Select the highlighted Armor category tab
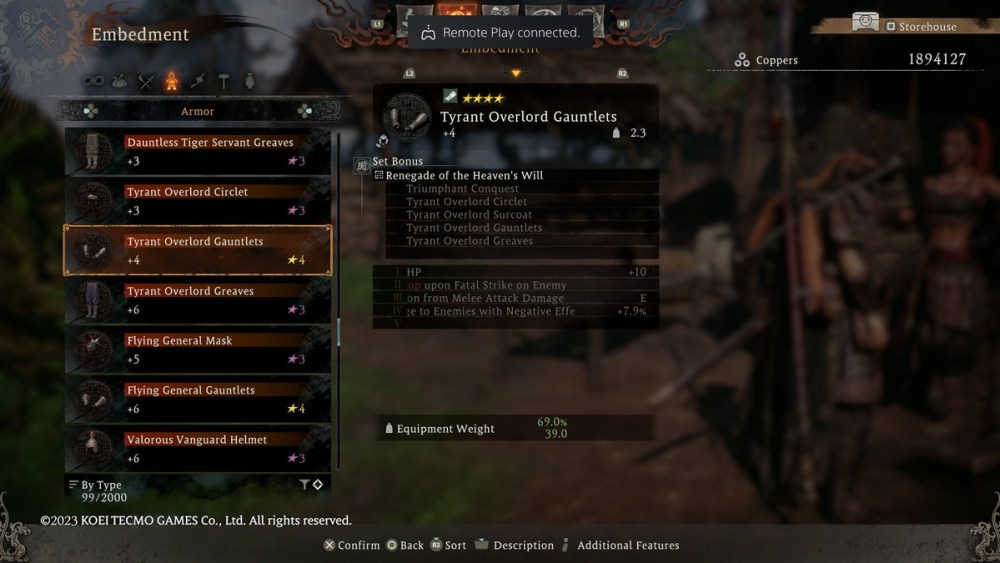1000x563 pixels. [x=172, y=82]
